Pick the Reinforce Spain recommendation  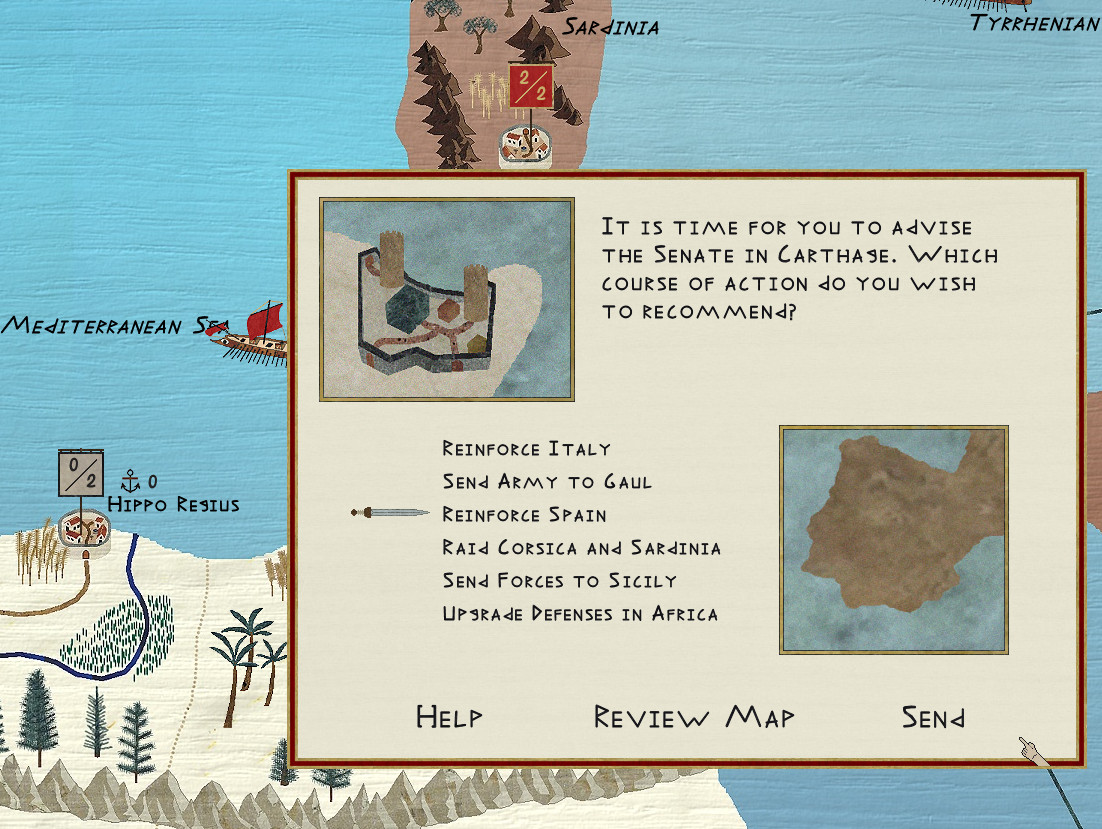coord(524,515)
